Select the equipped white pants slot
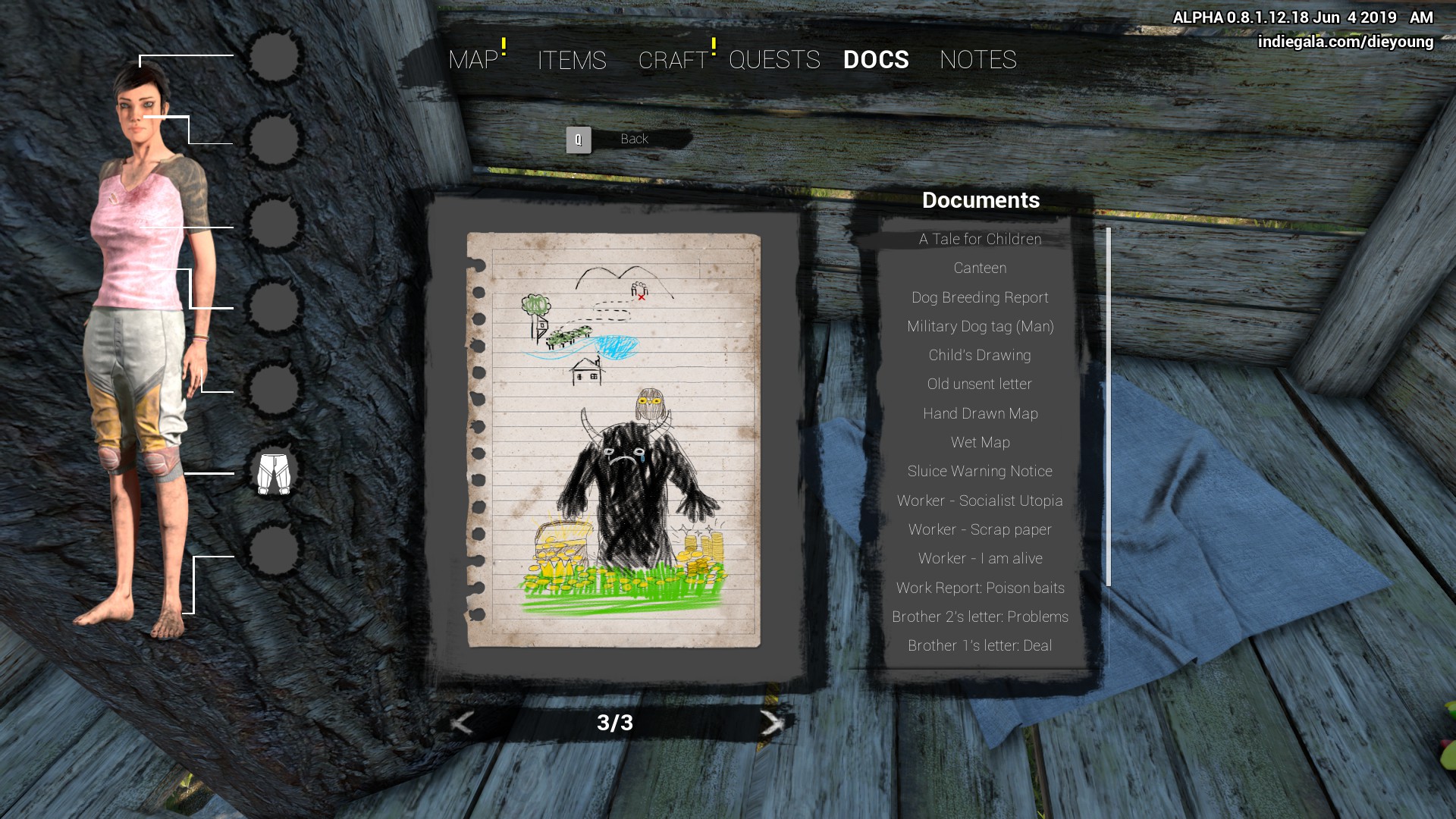Viewport: 1456px width, 819px height. click(x=274, y=474)
